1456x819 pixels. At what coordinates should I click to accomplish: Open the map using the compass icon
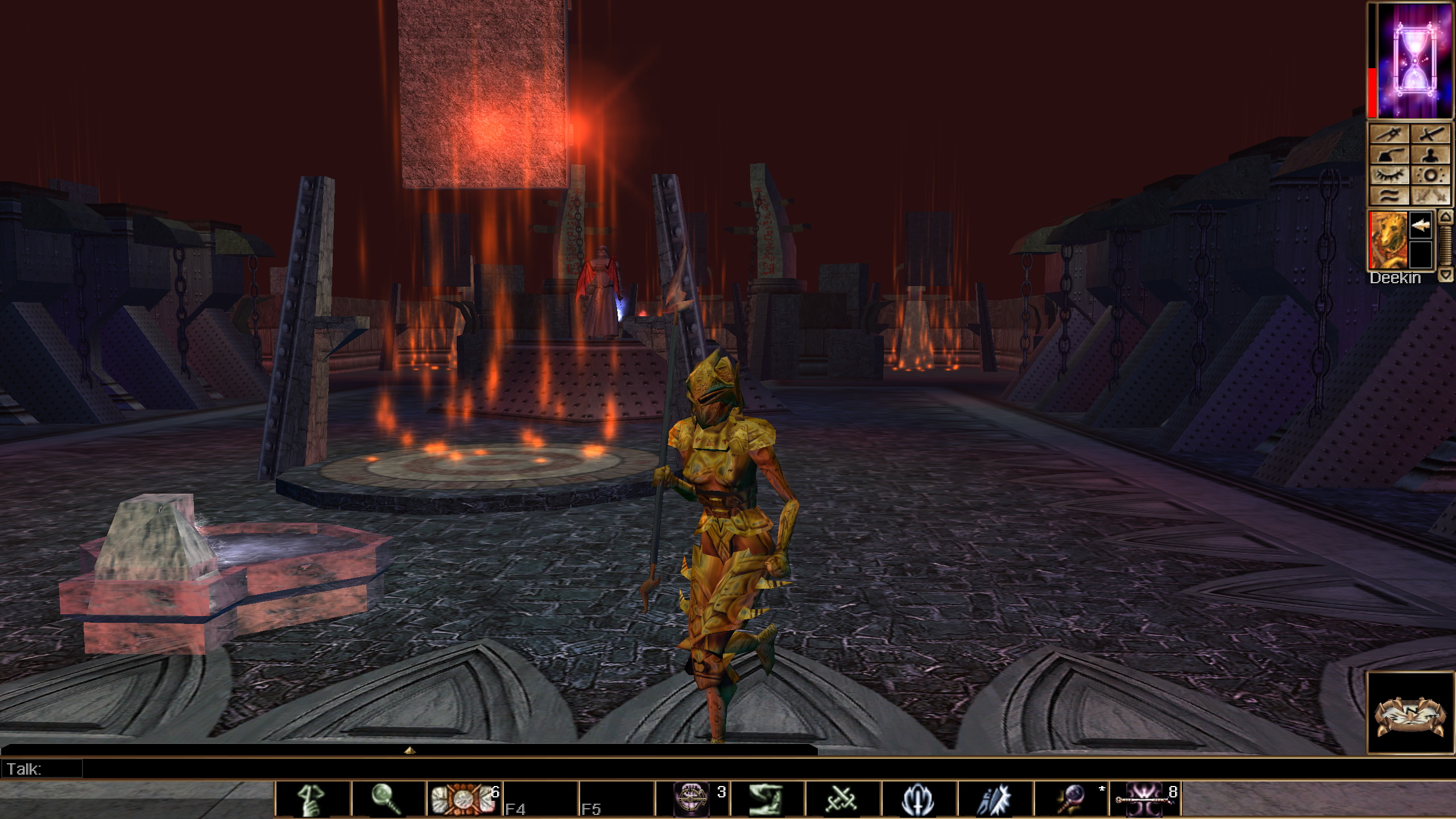click(1390, 133)
